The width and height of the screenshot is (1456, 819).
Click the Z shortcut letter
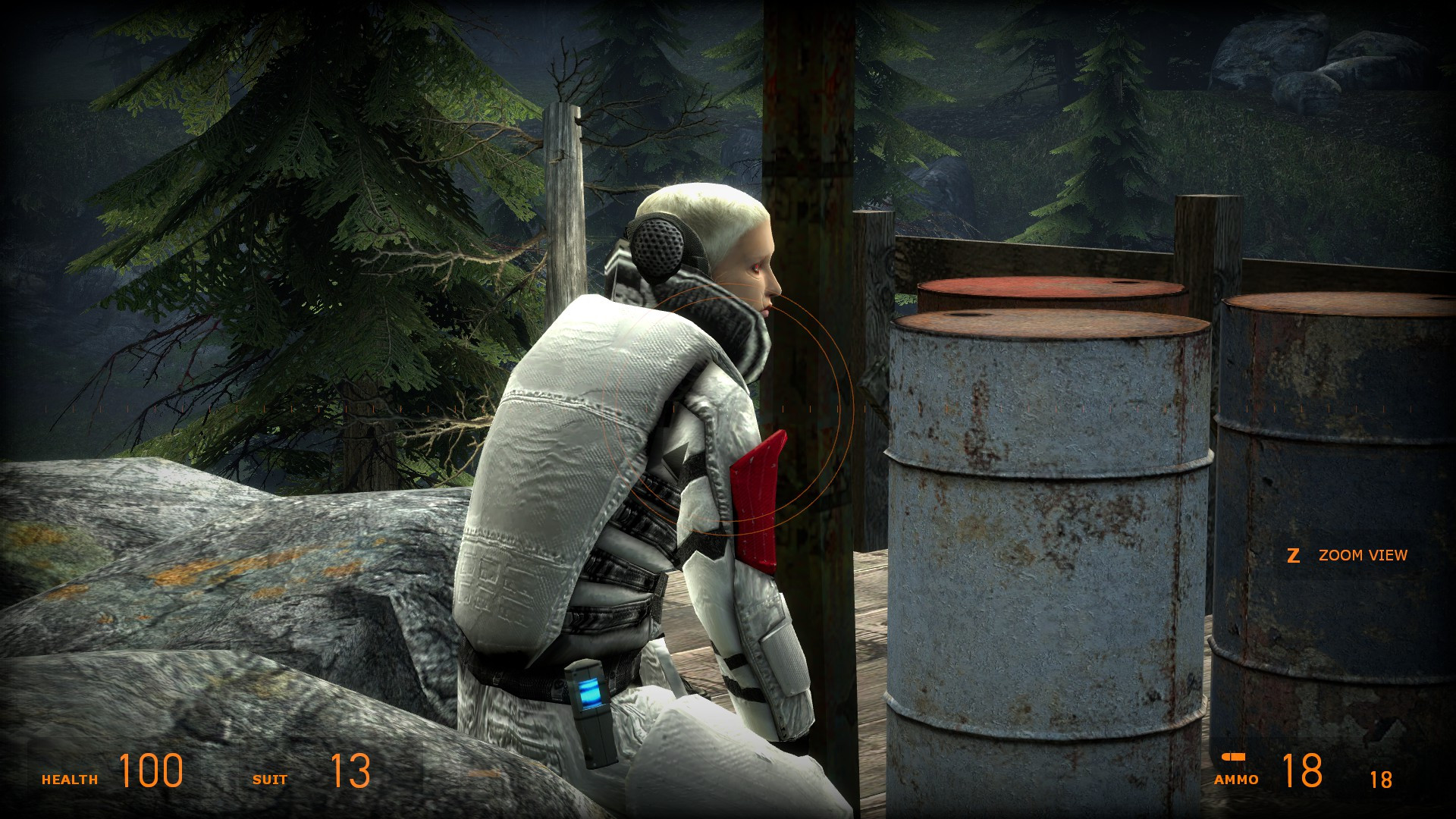pyautogui.click(x=1293, y=554)
